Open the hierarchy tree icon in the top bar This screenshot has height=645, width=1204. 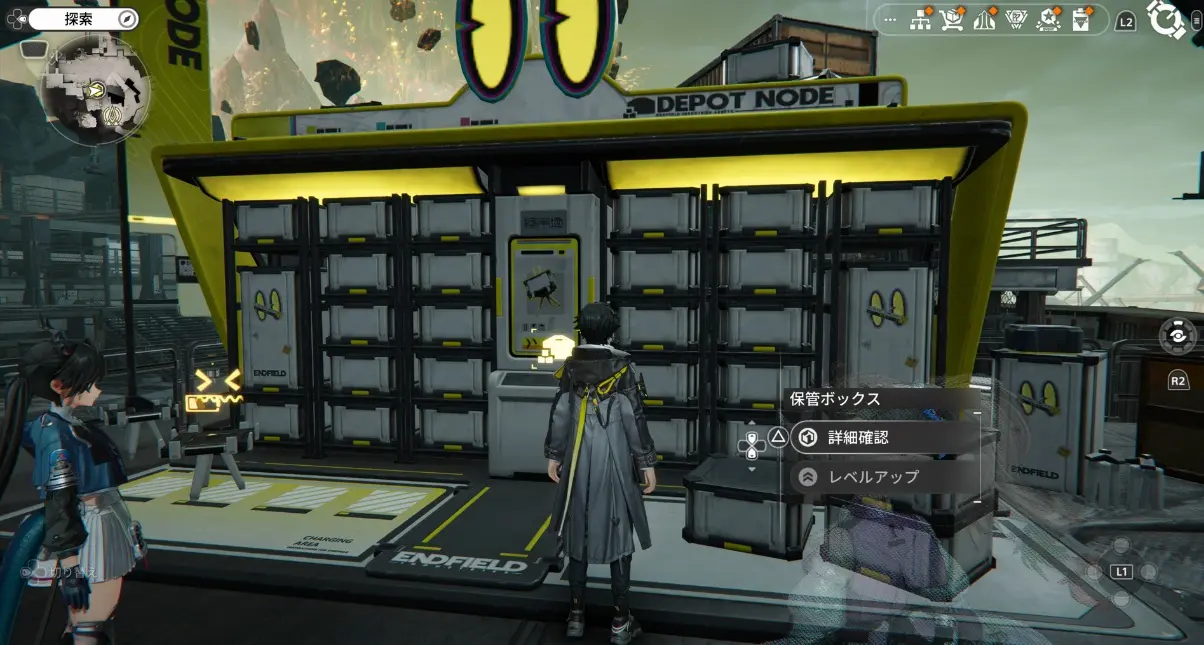point(919,20)
